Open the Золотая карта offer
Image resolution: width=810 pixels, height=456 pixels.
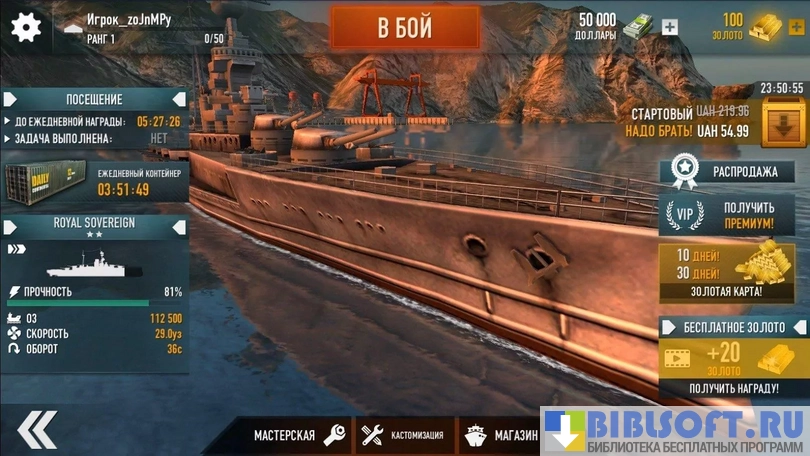tap(733, 271)
